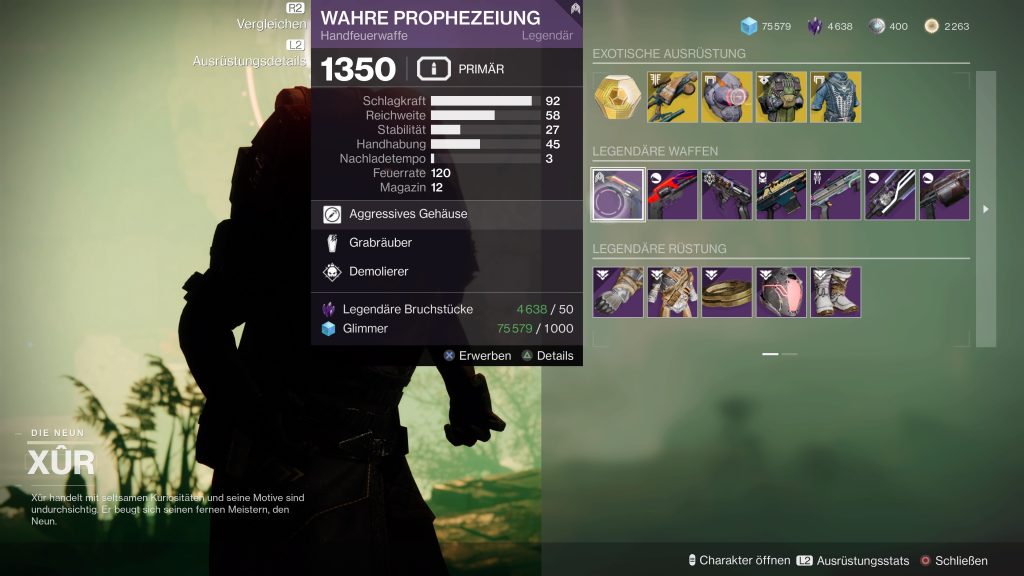Pick the exotic weapon beside the engram
1024x576 pixels.
tap(672, 97)
